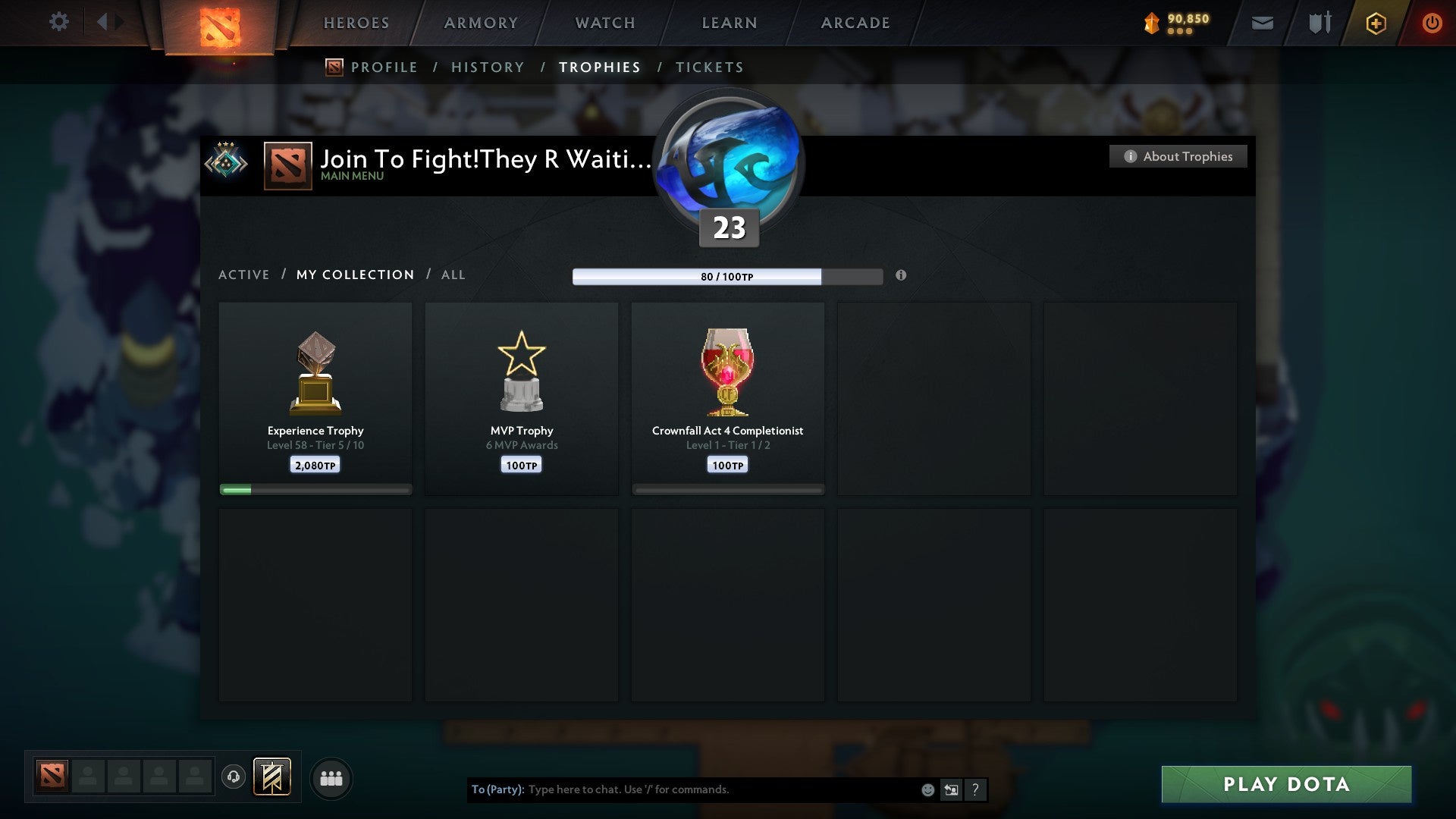Select the ACTIVE trophies filter
The width and height of the screenshot is (1456, 819).
click(x=244, y=275)
